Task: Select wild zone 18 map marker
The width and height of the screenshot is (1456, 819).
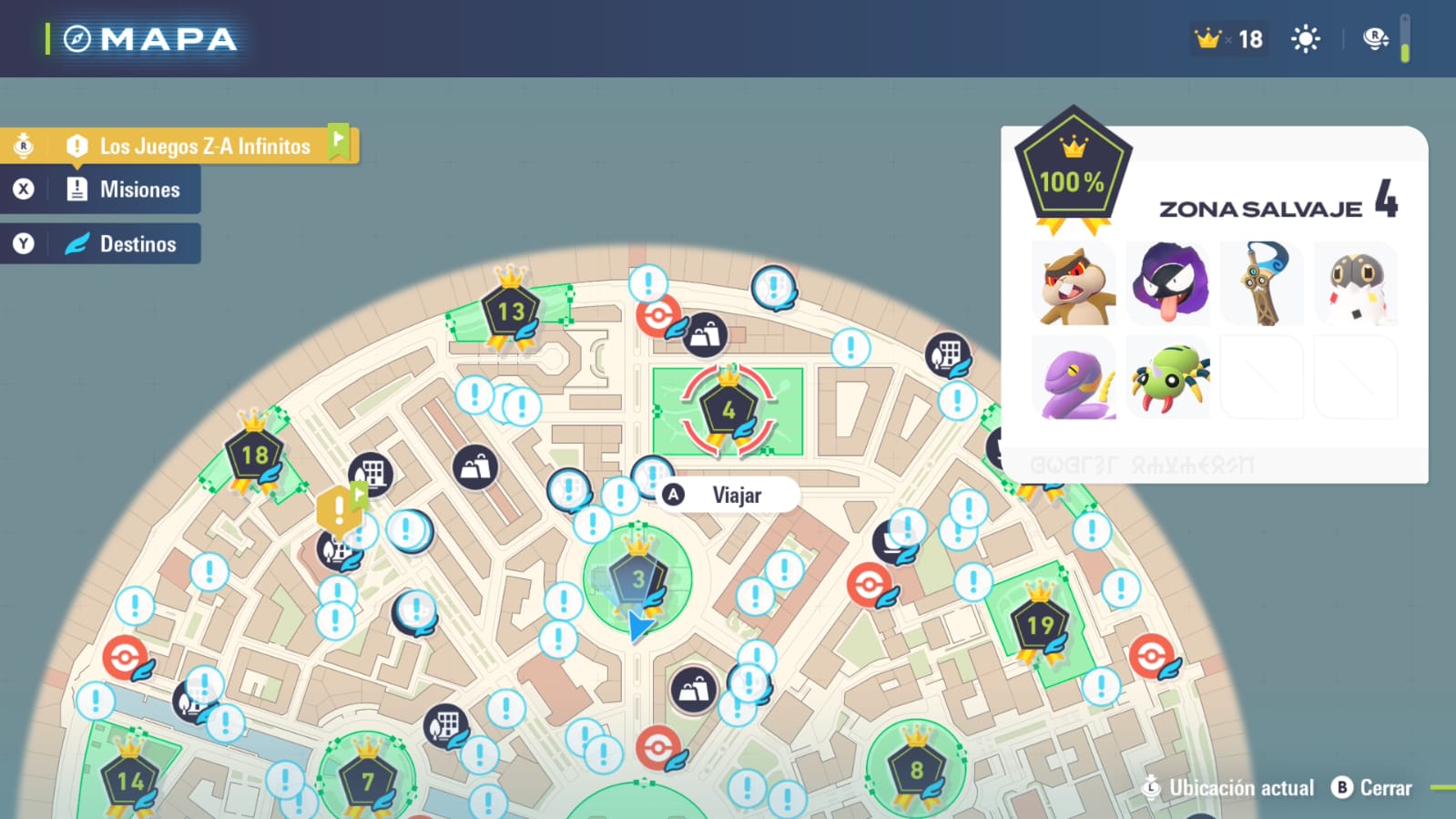Action: 255,455
